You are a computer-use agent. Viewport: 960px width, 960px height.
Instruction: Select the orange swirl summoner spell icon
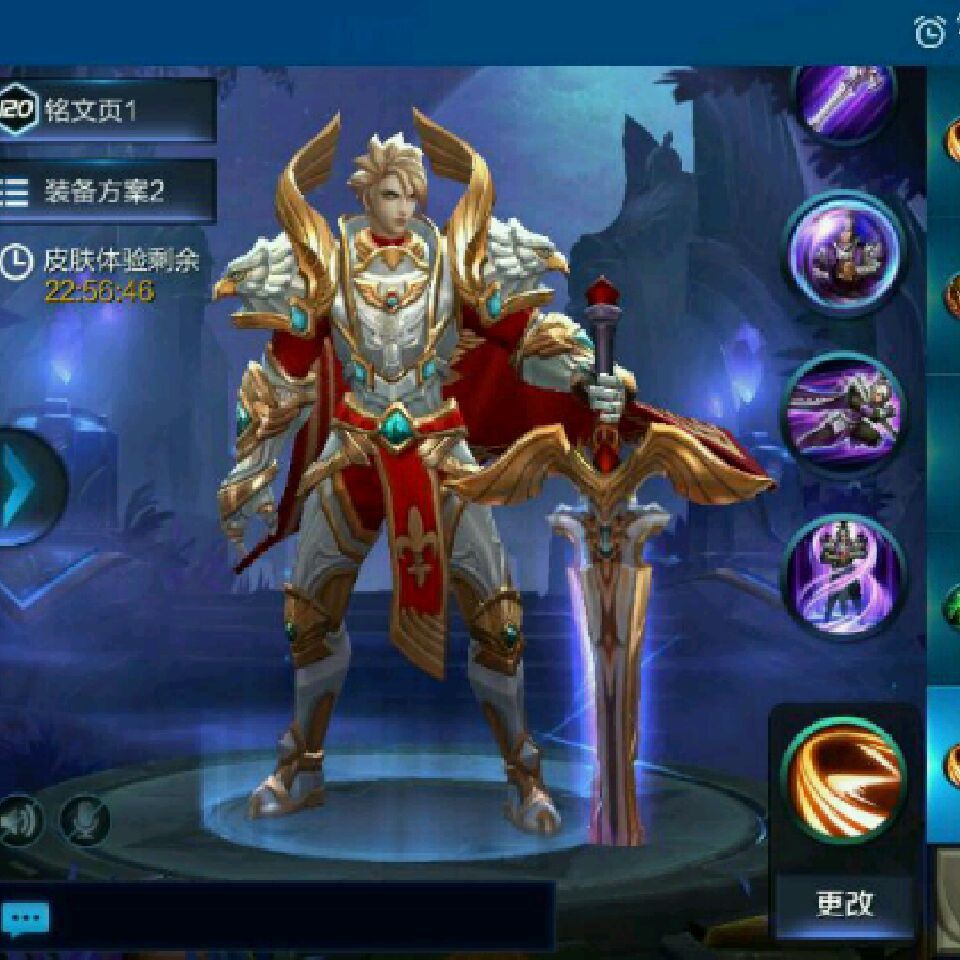[x=845, y=780]
